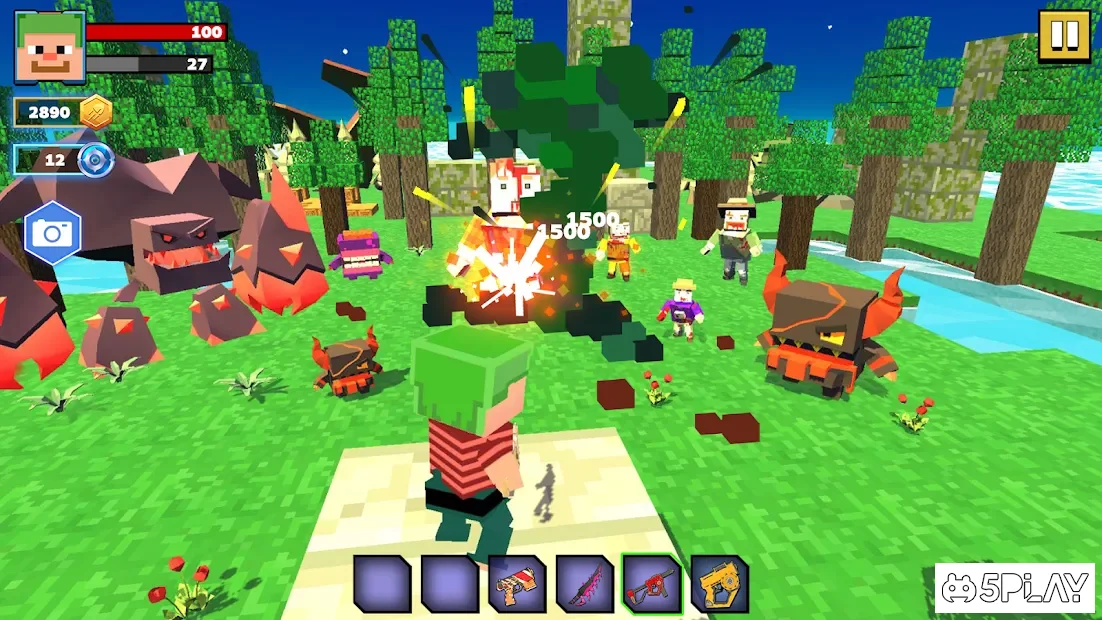The width and height of the screenshot is (1102, 620).
Task: Click the blue target token icon
Action: (x=96, y=159)
